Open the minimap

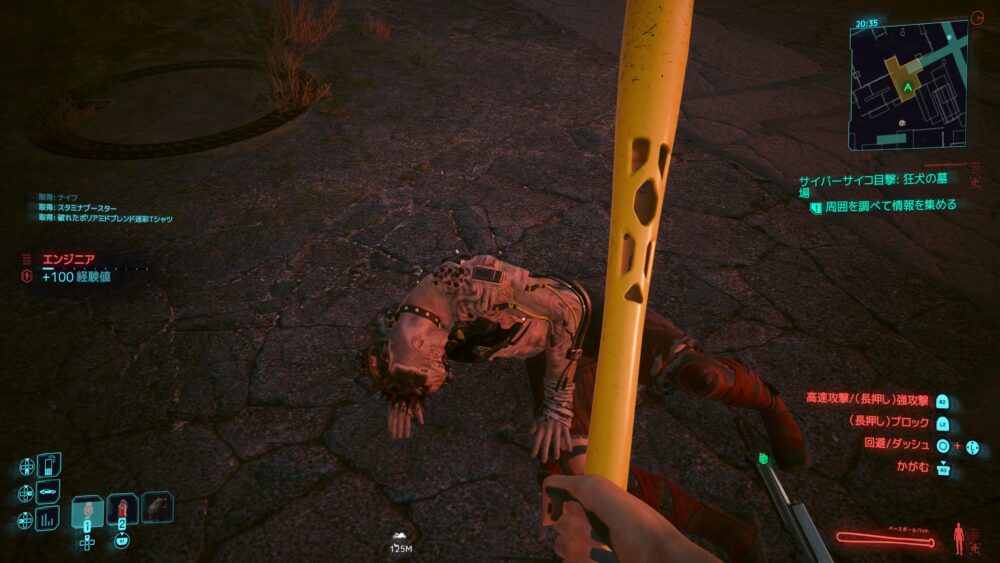910,84
